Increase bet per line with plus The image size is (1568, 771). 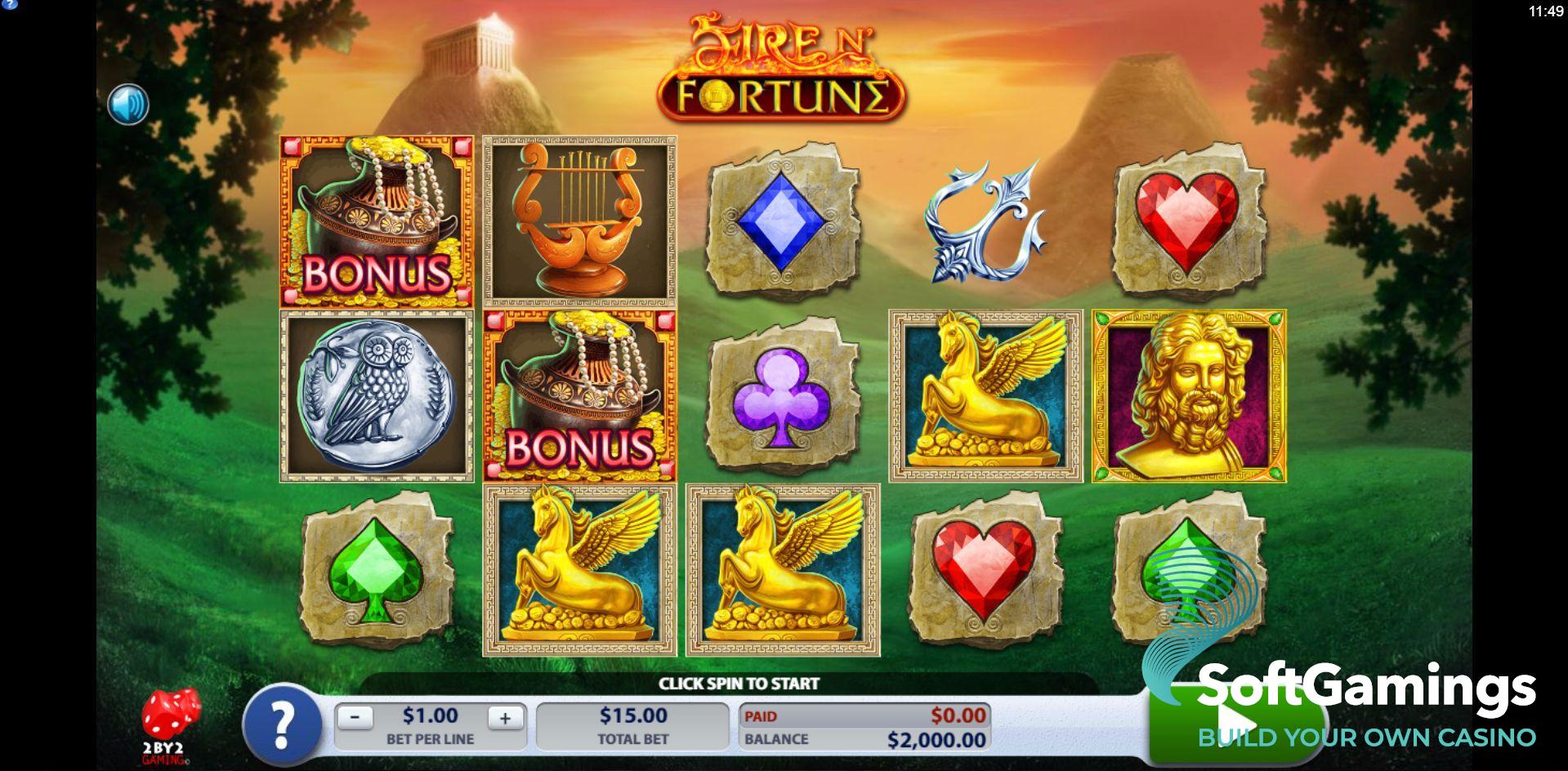(505, 718)
